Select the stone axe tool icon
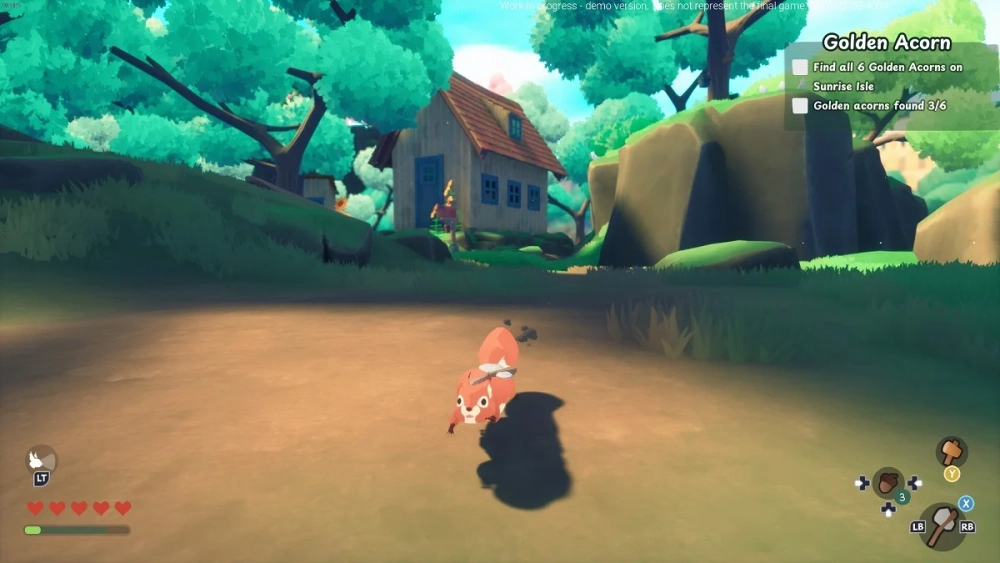This screenshot has height=563, width=1000. click(x=941, y=525)
